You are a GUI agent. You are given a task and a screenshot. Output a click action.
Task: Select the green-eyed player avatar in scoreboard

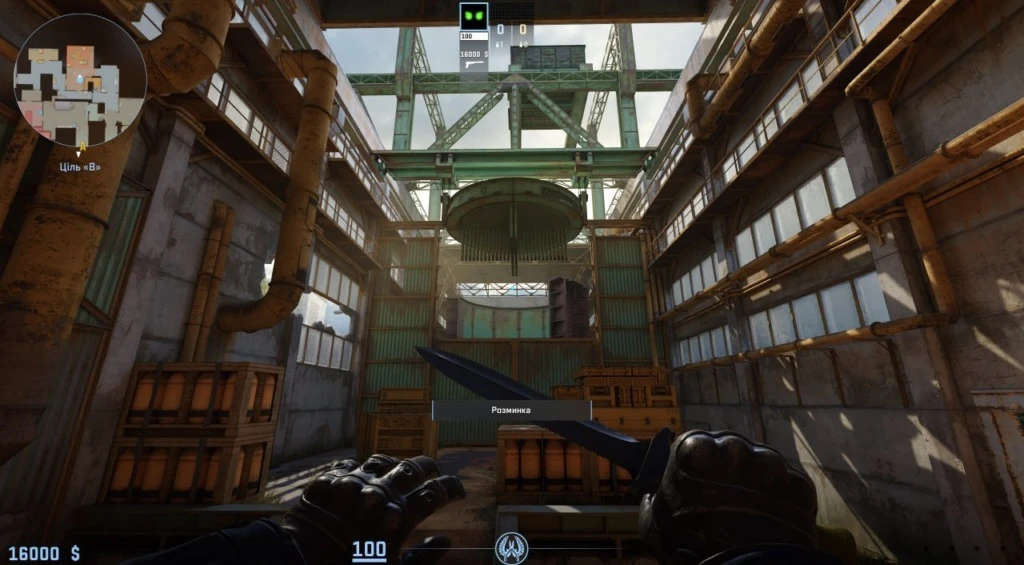pos(473,16)
